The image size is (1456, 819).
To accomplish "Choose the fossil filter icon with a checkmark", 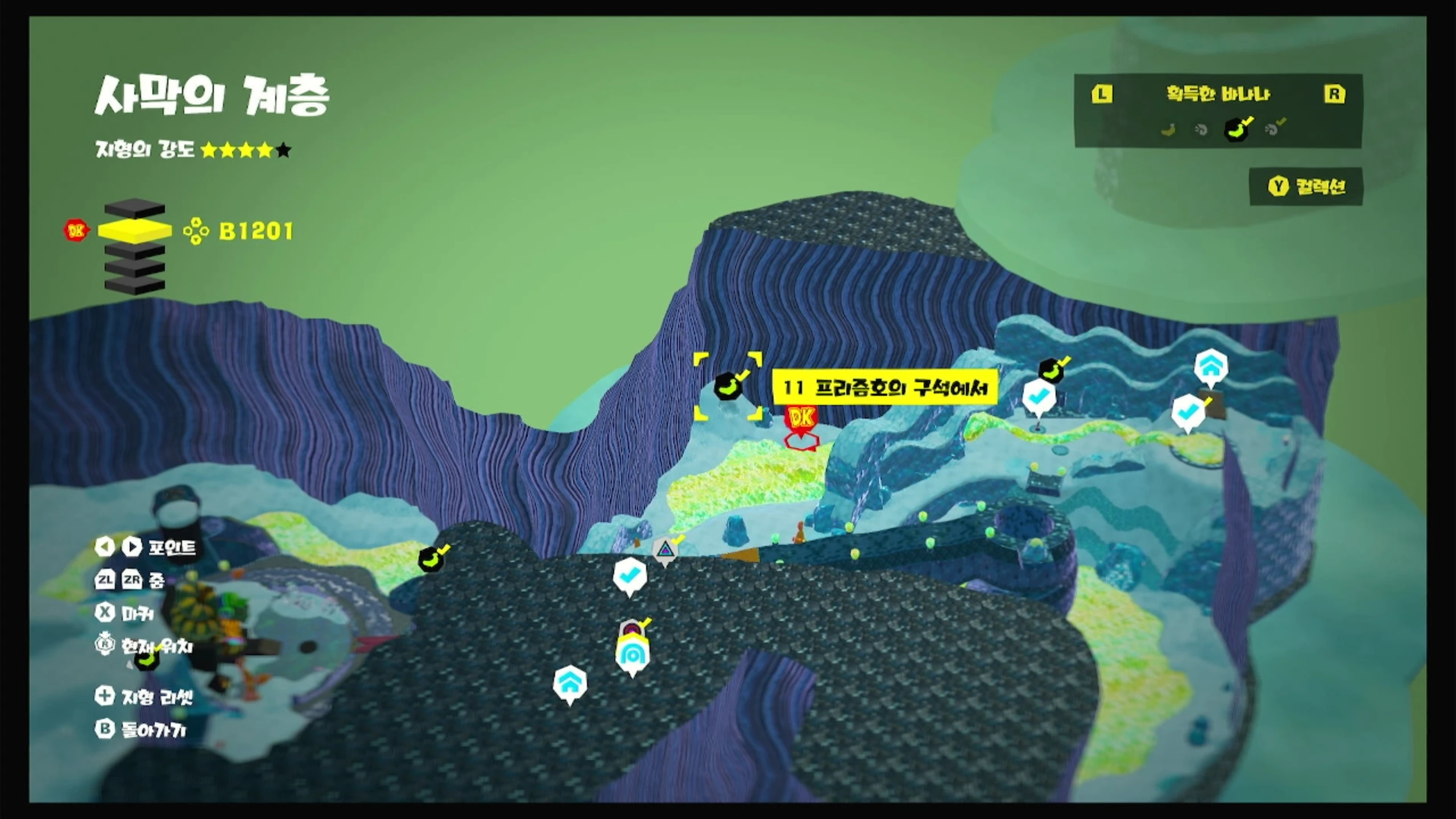I will (1272, 130).
